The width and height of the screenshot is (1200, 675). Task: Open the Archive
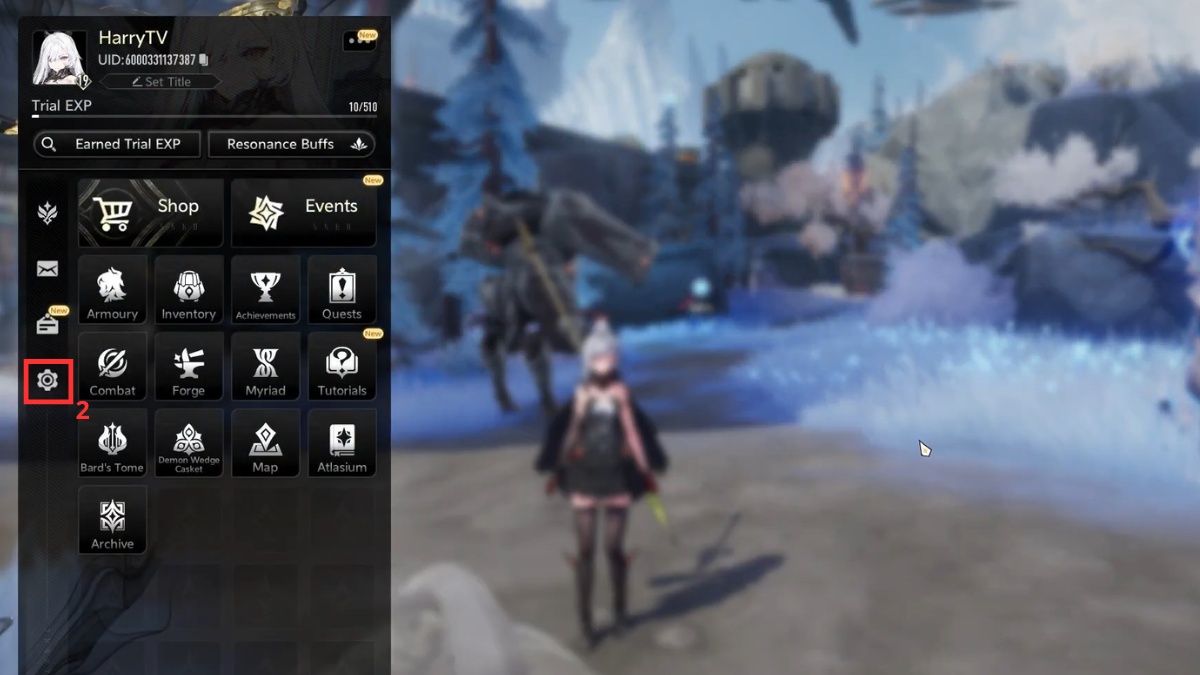pyautogui.click(x=112, y=520)
